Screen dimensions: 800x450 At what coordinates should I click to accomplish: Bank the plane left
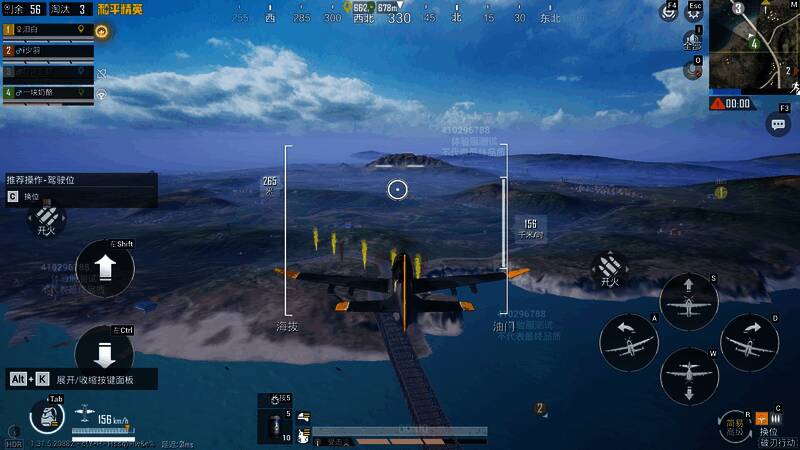click(629, 342)
